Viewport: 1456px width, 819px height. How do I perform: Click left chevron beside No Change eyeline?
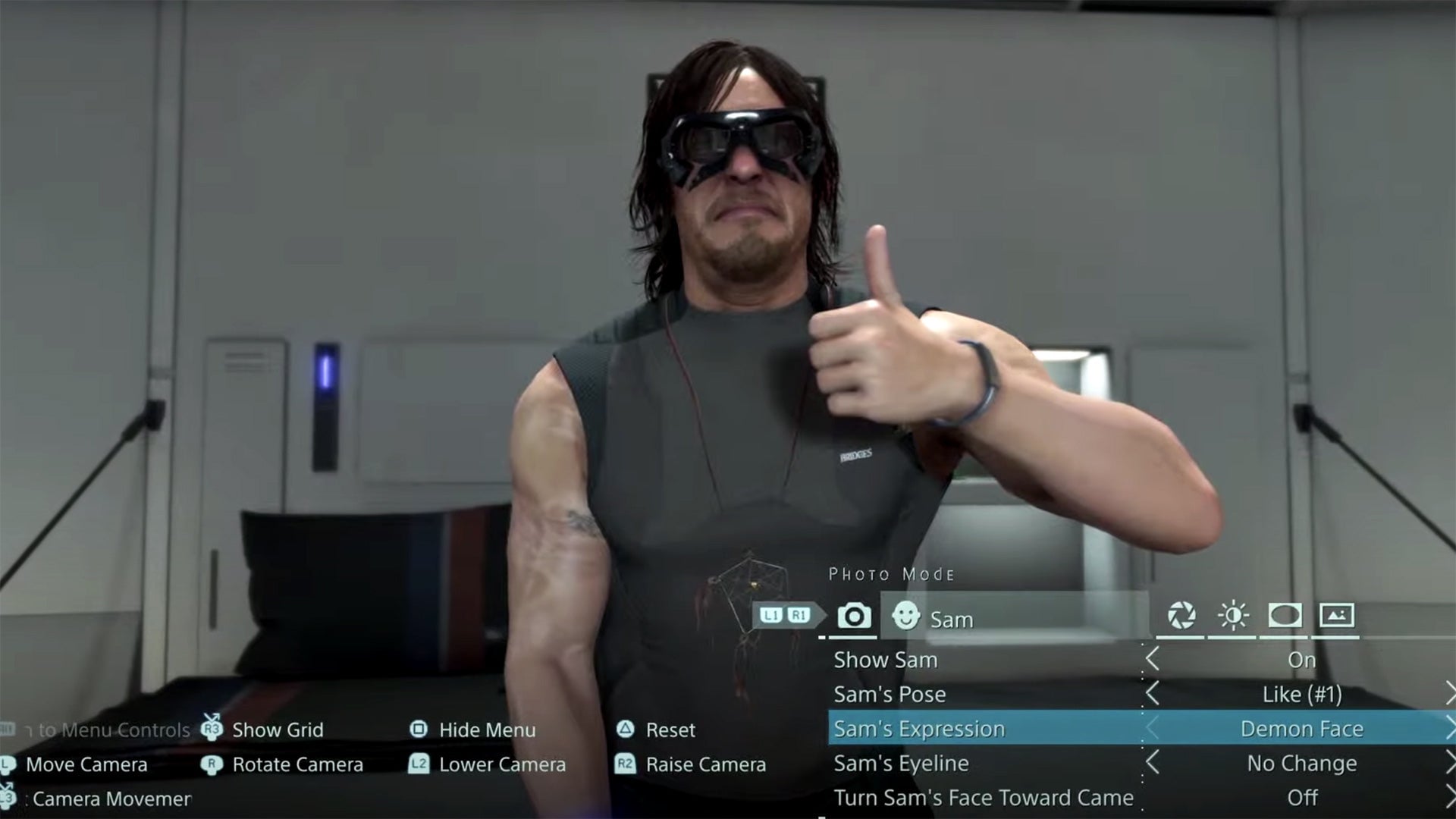pos(1153,764)
